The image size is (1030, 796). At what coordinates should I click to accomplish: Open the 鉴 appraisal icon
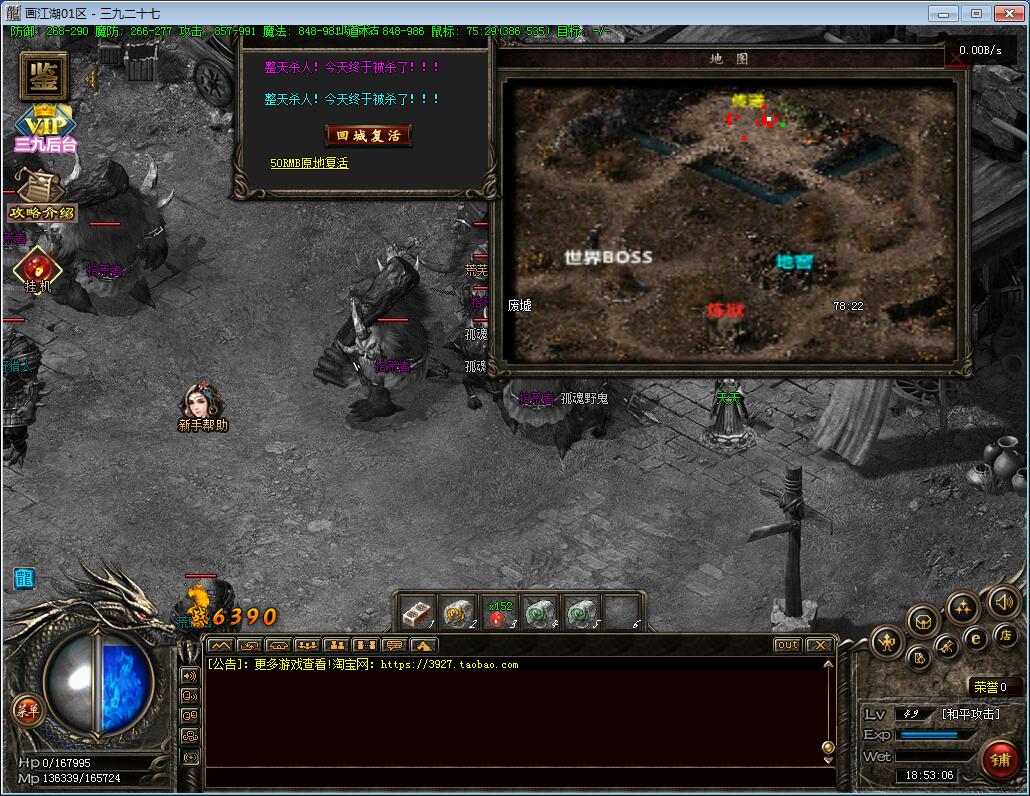point(43,74)
